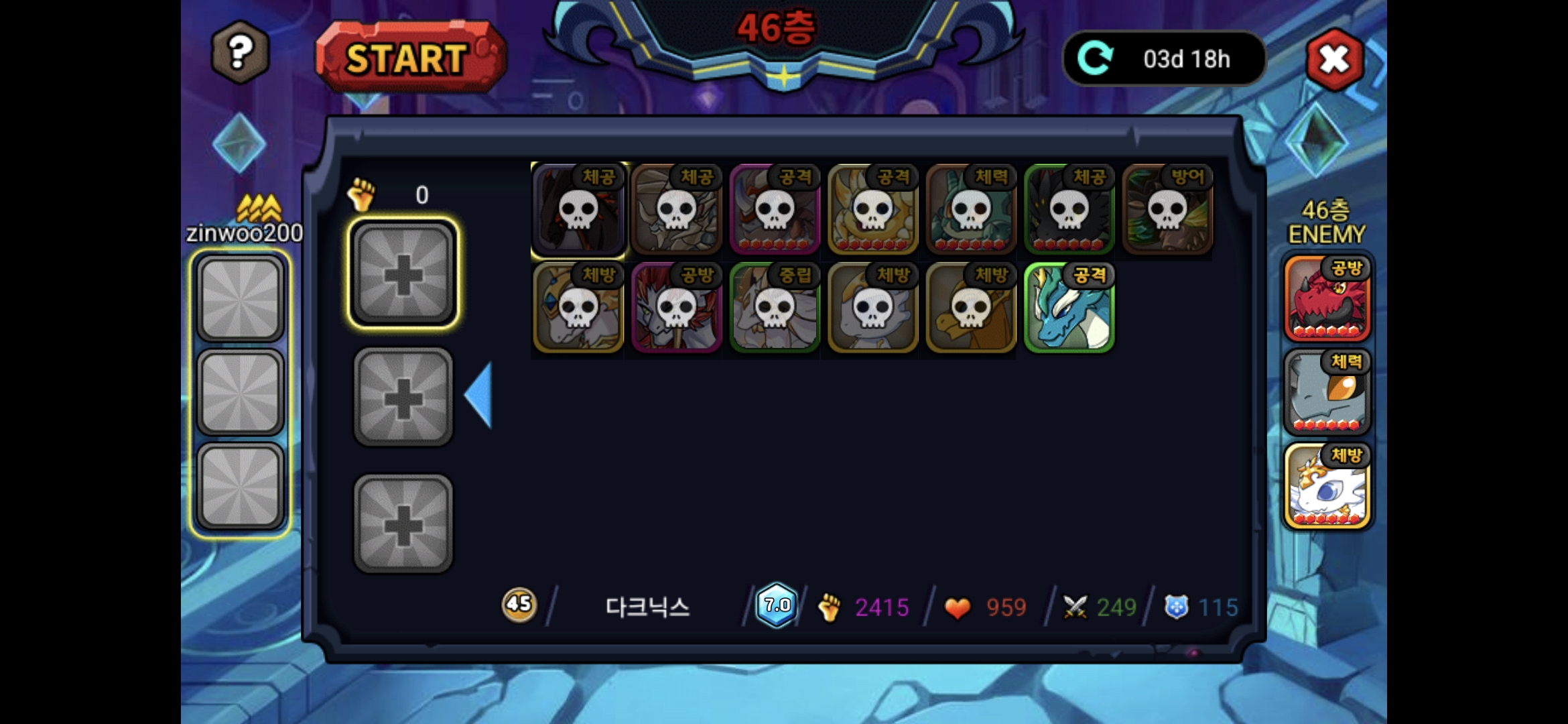Select the defeated dragon labeled 체력
The height and width of the screenshot is (724, 1568).
click(x=971, y=210)
